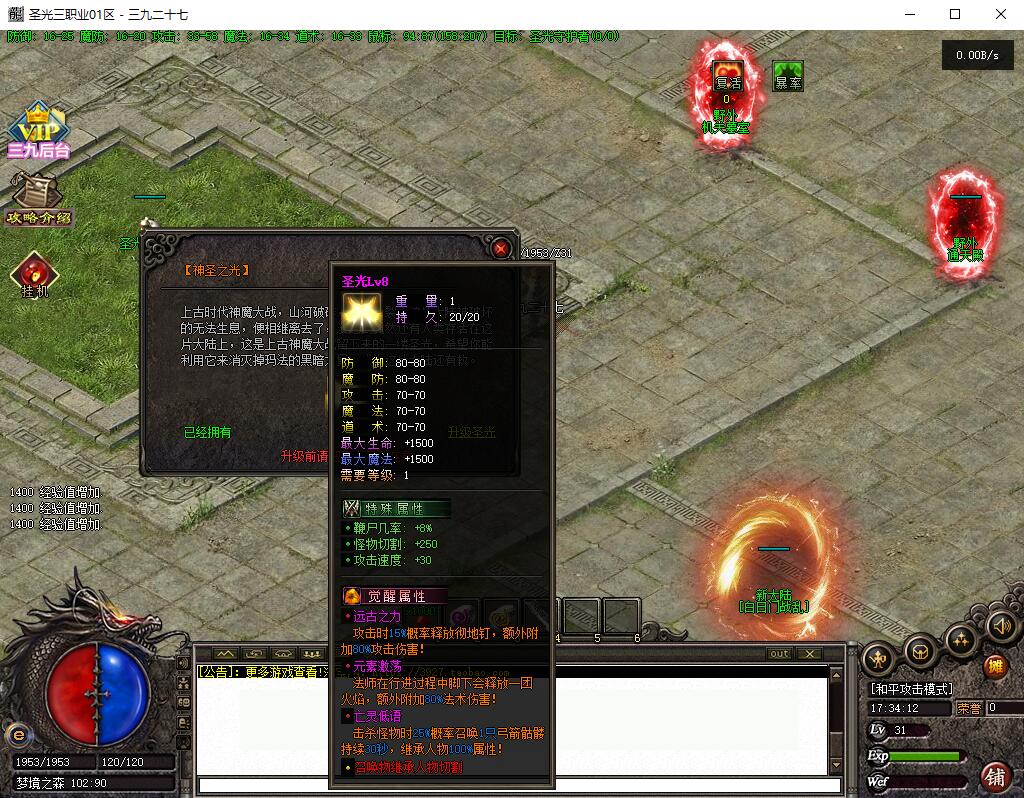This screenshot has height=798, width=1024.
Task: Open the bag round button
Action: point(920,651)
